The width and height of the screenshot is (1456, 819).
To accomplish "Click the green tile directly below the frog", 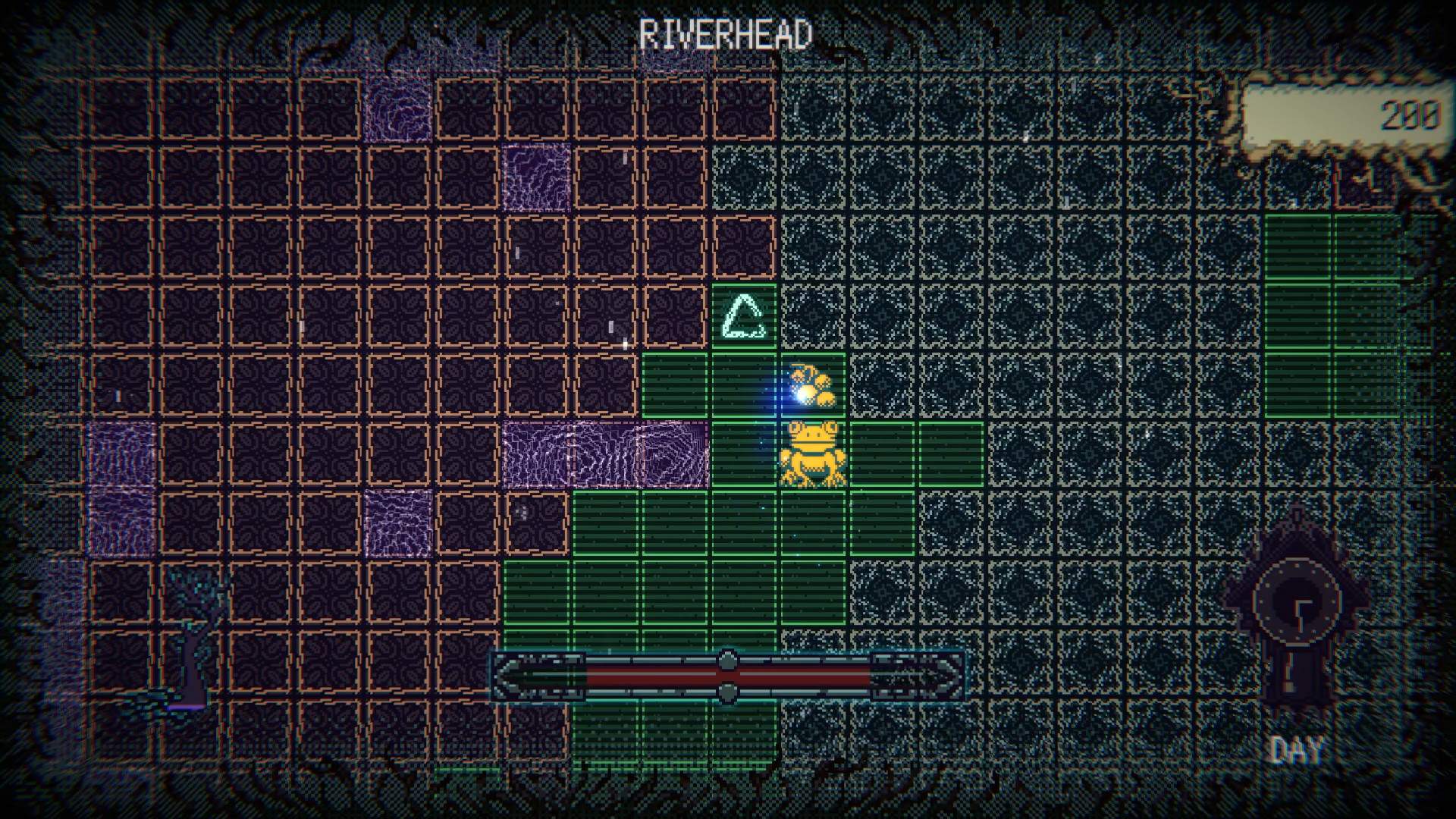I will (x=813, y=523).
